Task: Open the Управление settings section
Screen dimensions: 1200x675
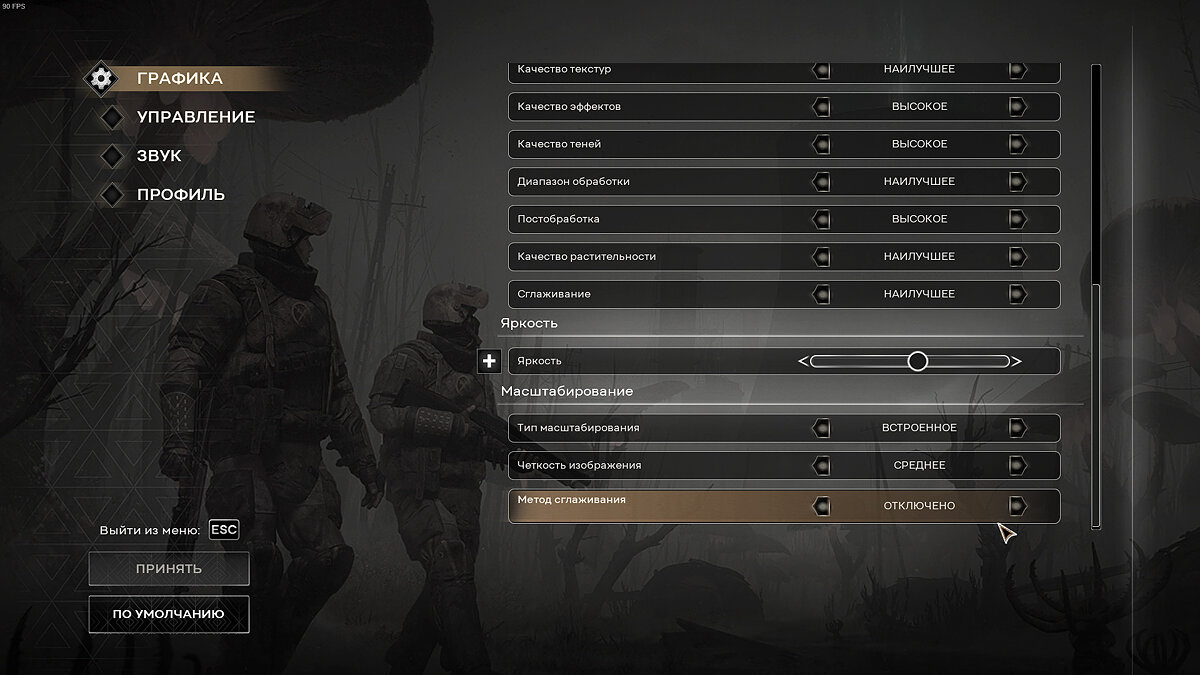Action: (x=195, y=117)
